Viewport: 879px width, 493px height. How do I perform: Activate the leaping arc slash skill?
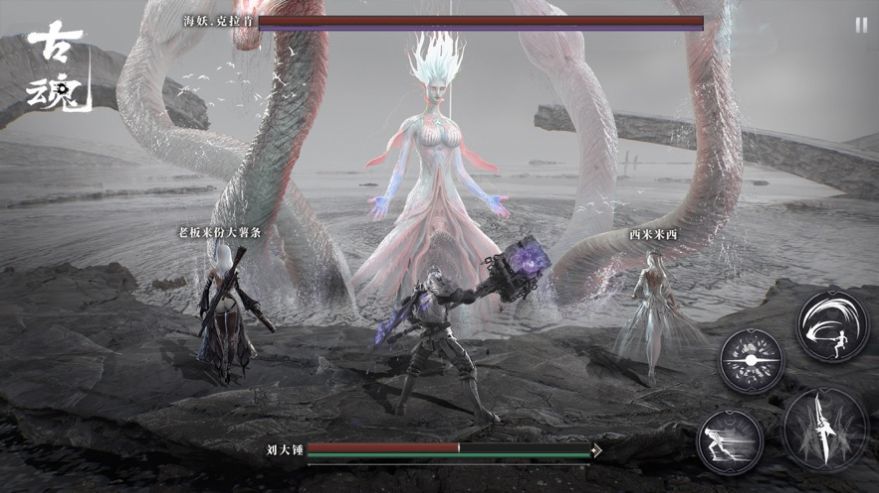832,325
